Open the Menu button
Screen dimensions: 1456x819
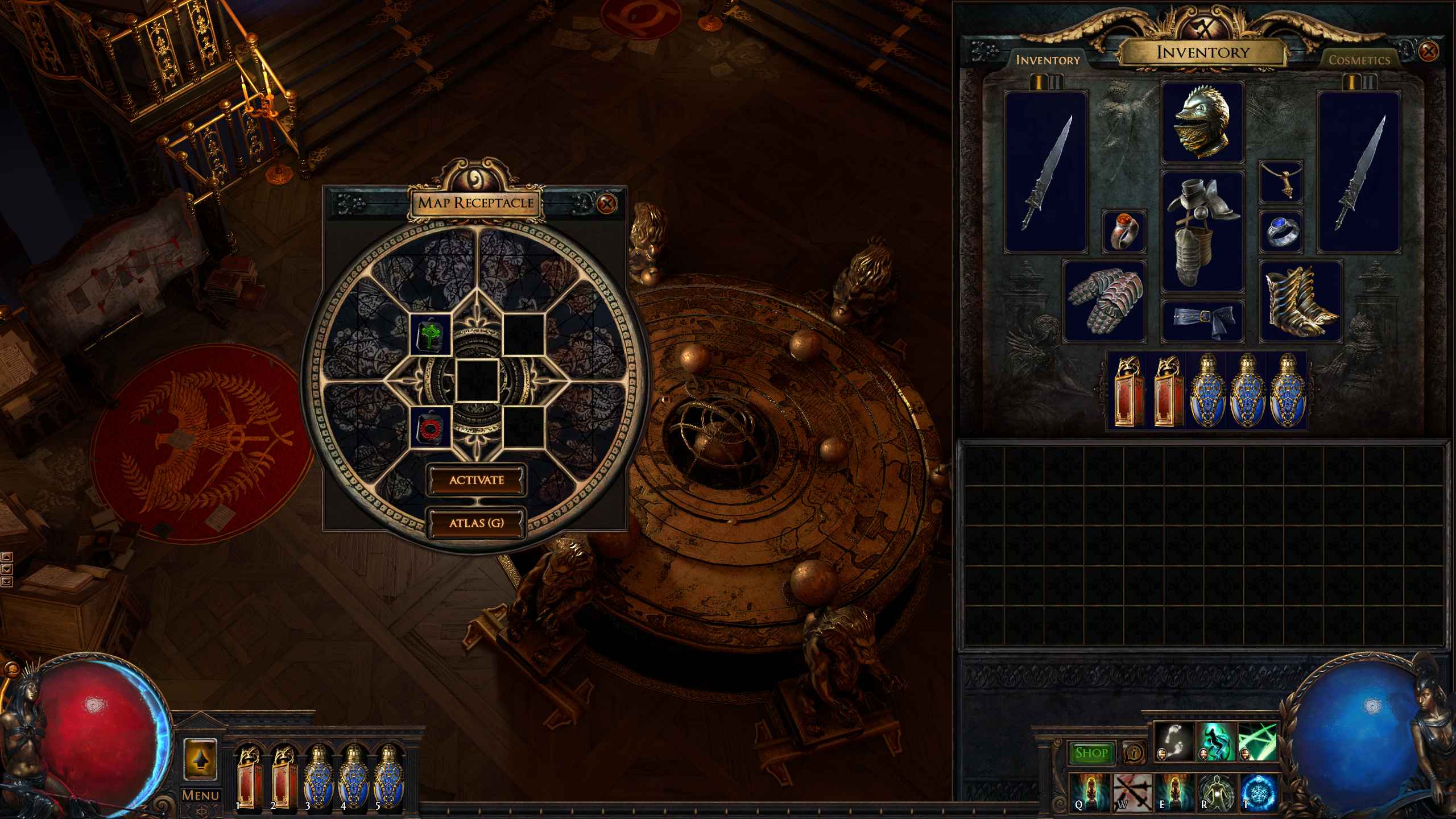[200, 795]
